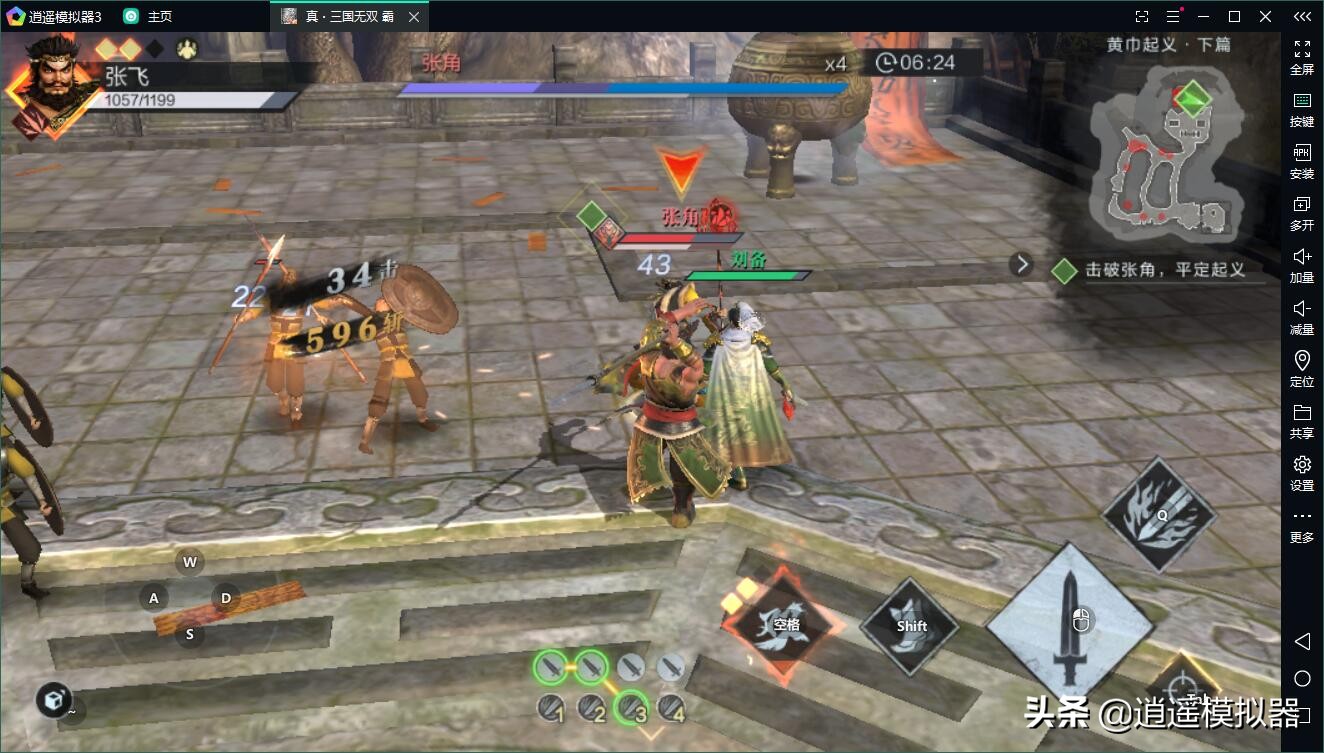Expand the quest details with the arrow chevron
This screenshot has height=753, width=1324.
point(1021,263)
